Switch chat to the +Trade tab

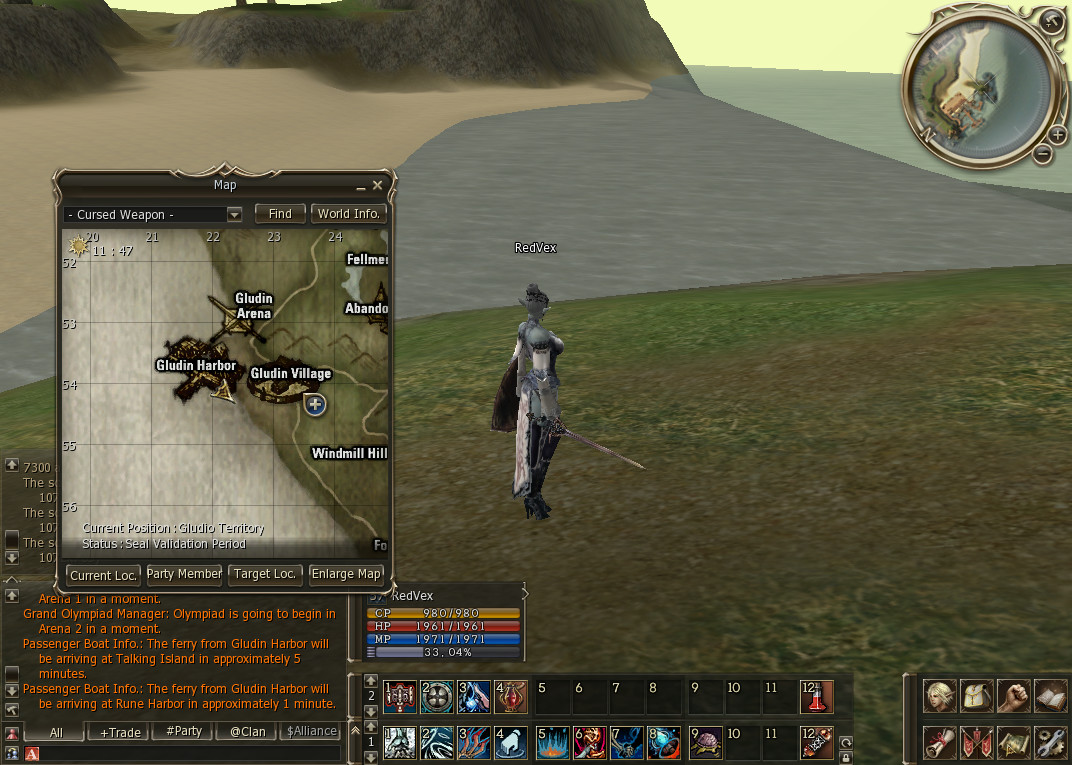120,732
